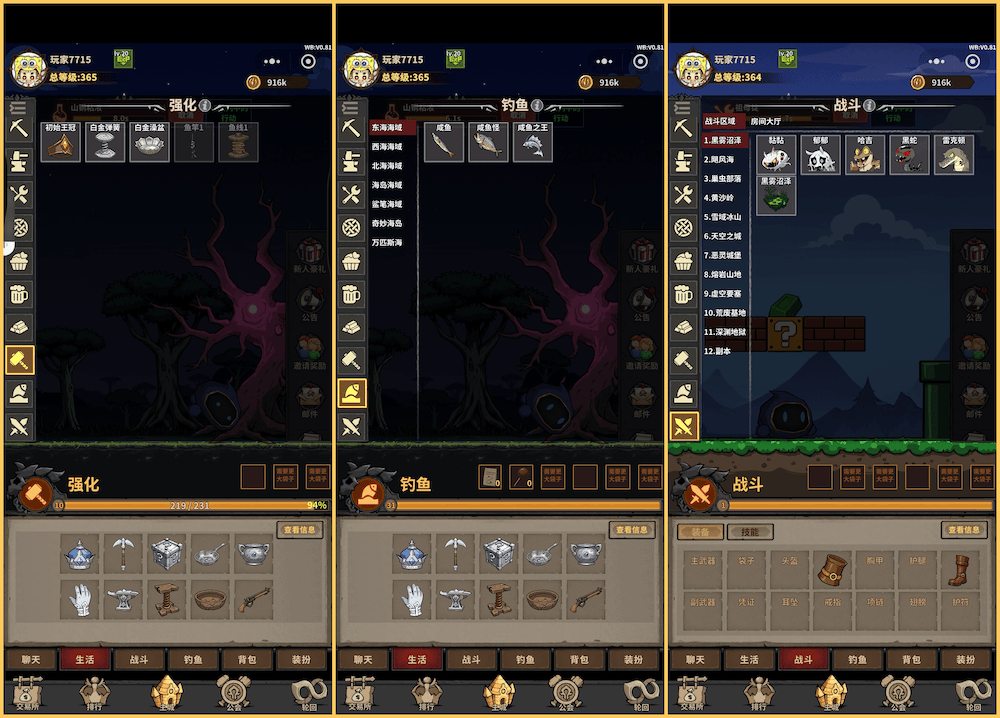Open the 12.副本 dungeon entry
The width and height of the screenshot is (1000, 718).
(x=718, y=351)
